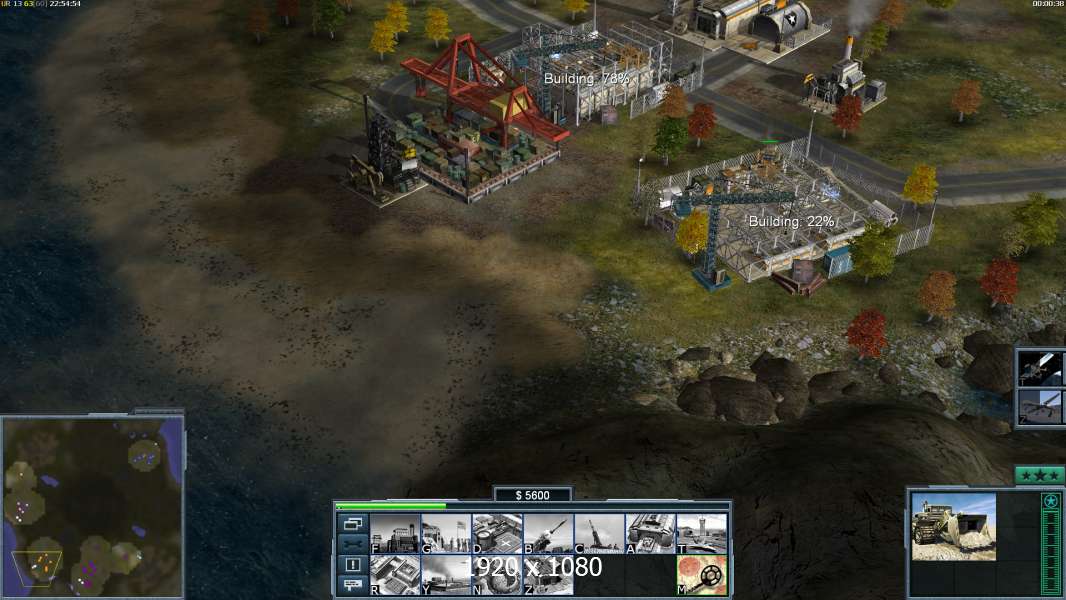Choose the artillery build icon labeled C
This screenshot has height=600, width=1066.
click(598, 534)
